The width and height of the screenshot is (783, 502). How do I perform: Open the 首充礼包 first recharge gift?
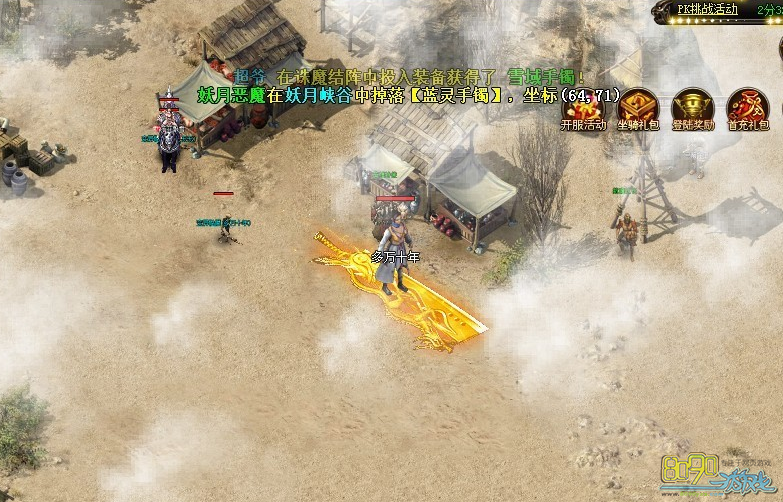point(747,108)
